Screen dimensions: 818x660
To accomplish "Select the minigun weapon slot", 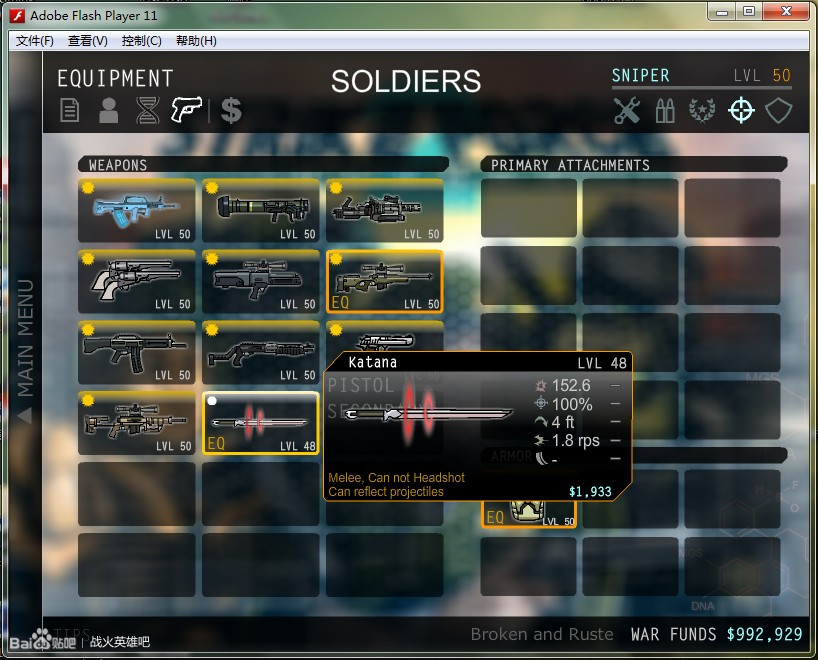I will click(x=384, y=211).
